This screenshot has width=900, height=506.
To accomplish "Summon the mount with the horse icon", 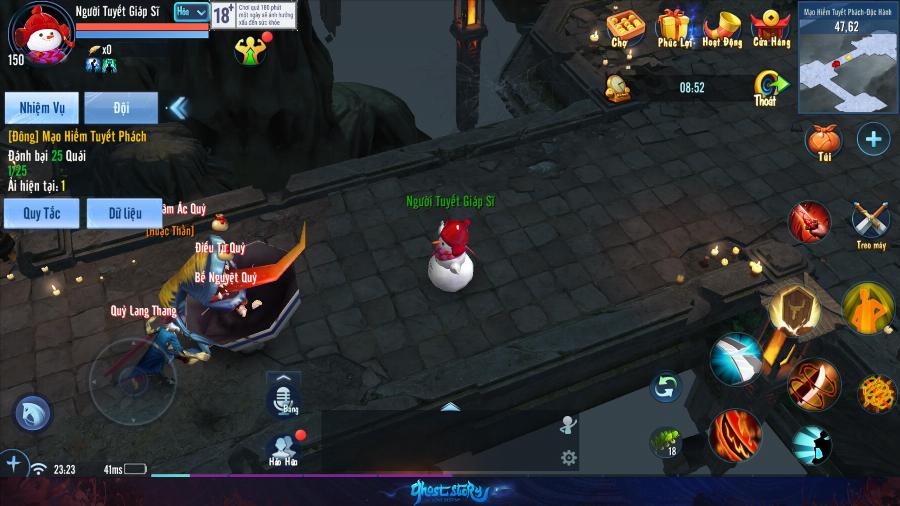I will tap(32, 413).
